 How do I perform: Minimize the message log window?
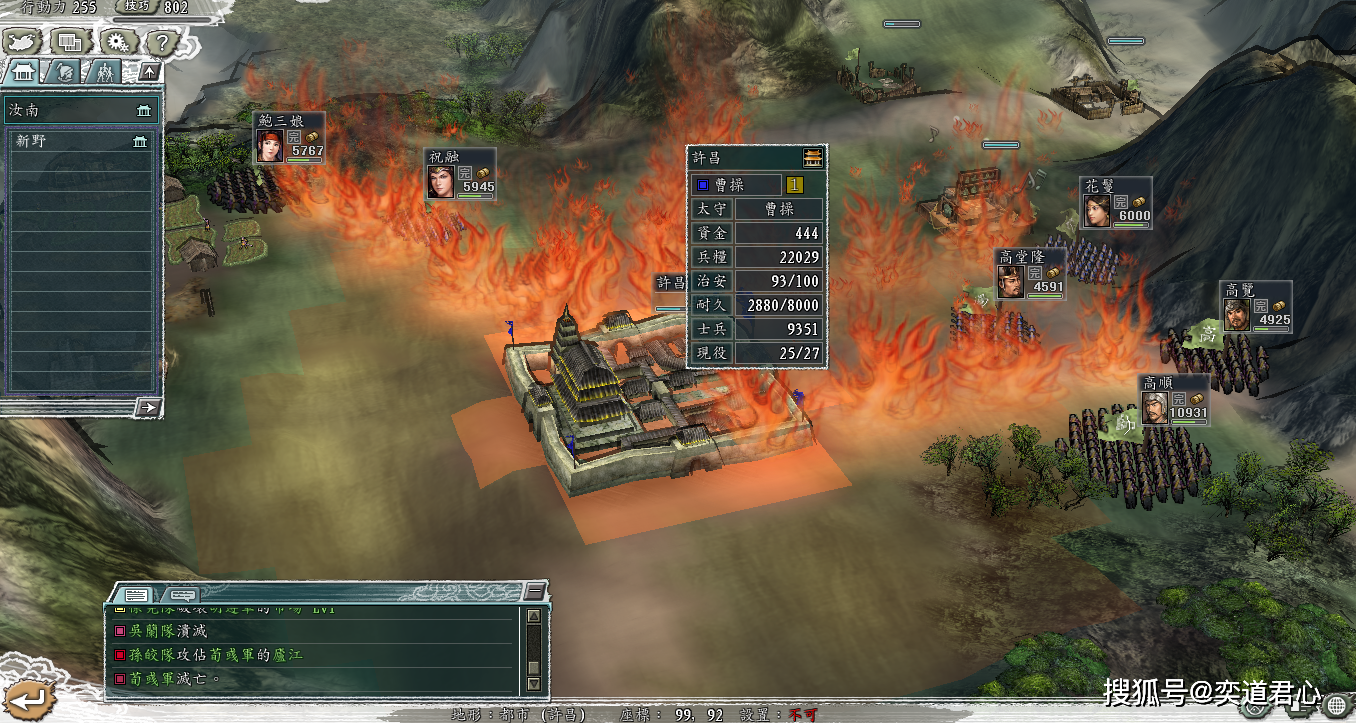click(535, 591)
